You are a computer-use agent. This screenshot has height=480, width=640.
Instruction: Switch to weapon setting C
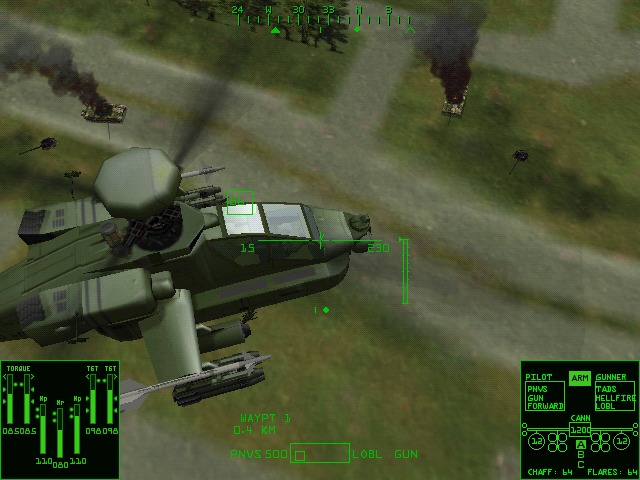(580, 463)
